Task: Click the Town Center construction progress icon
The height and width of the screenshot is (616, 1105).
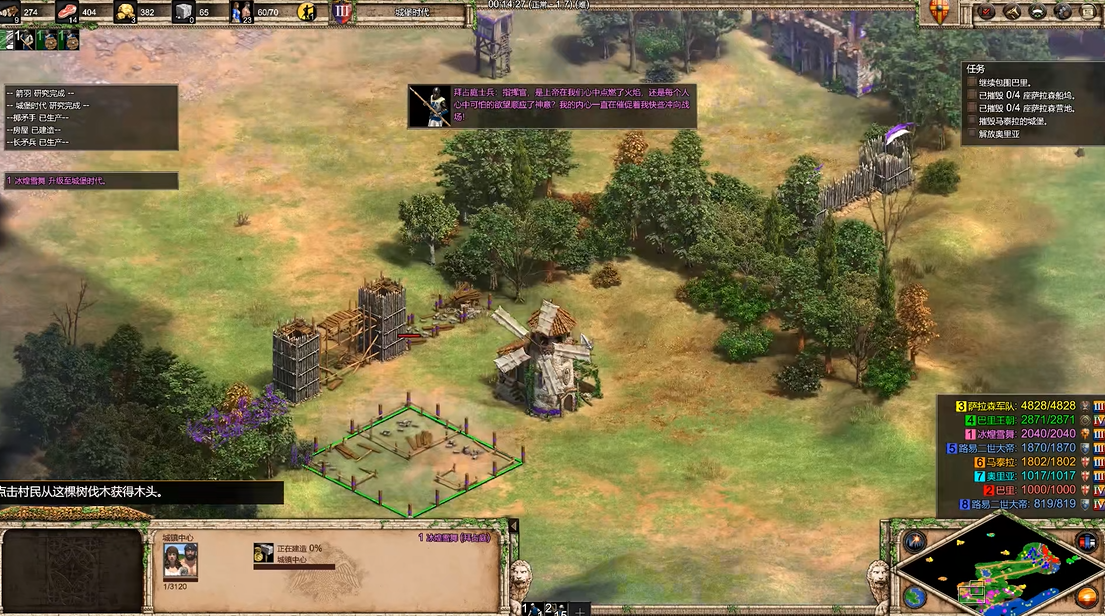Action: pos(264,553)
